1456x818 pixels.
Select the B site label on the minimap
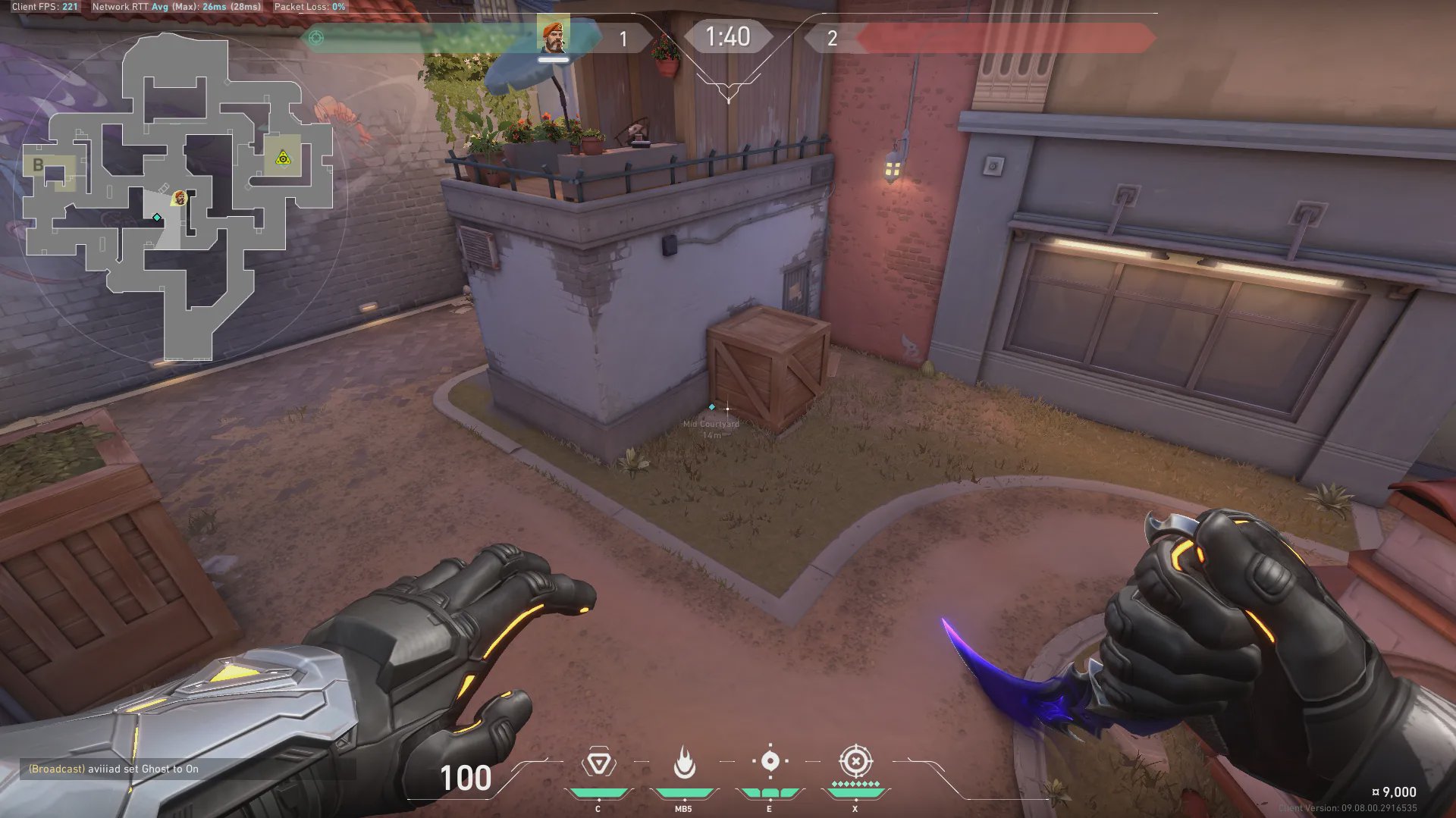38,165
